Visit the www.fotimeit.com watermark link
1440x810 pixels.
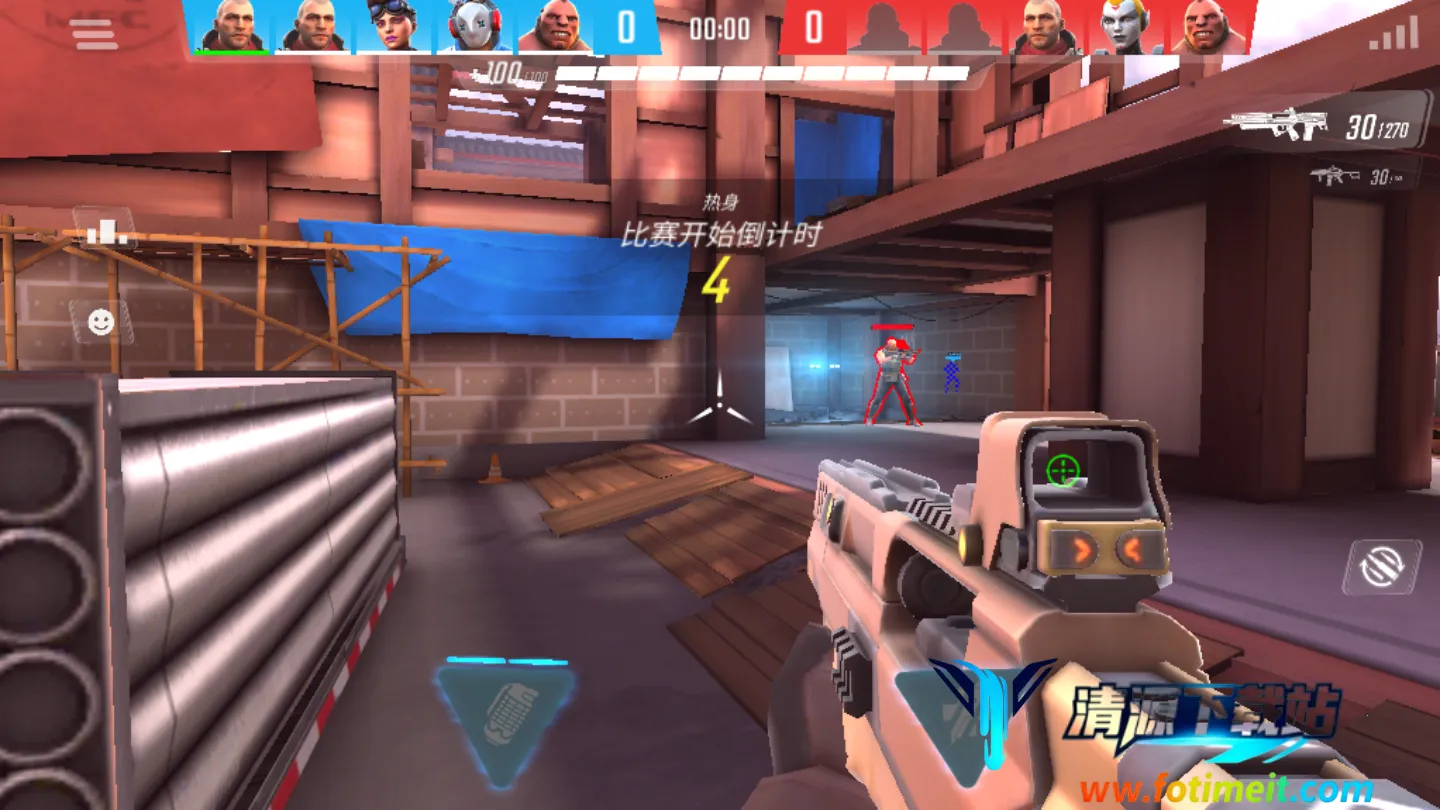click(1225, 790)
